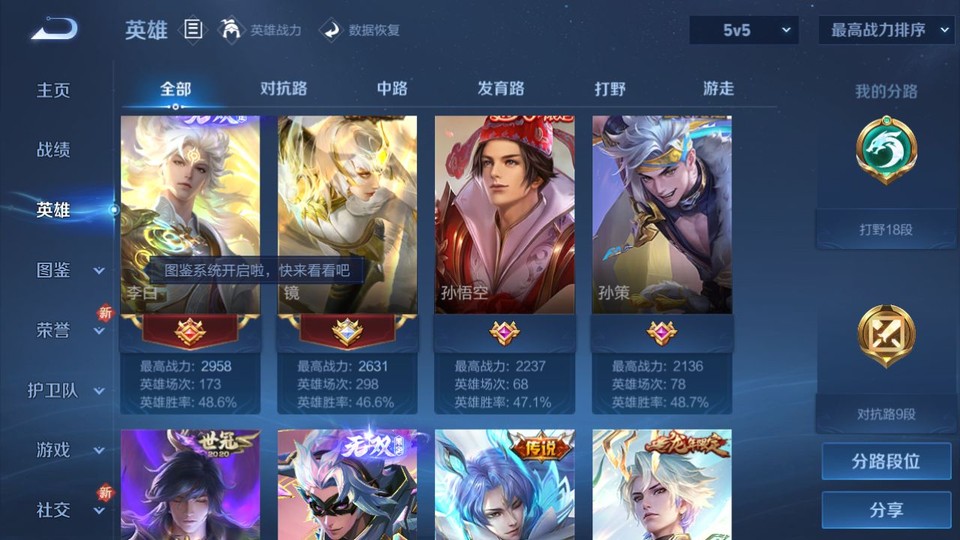Switch to the 发育路 tab
The height and width of the screenshot is (540, 960).
coord(501,88)
